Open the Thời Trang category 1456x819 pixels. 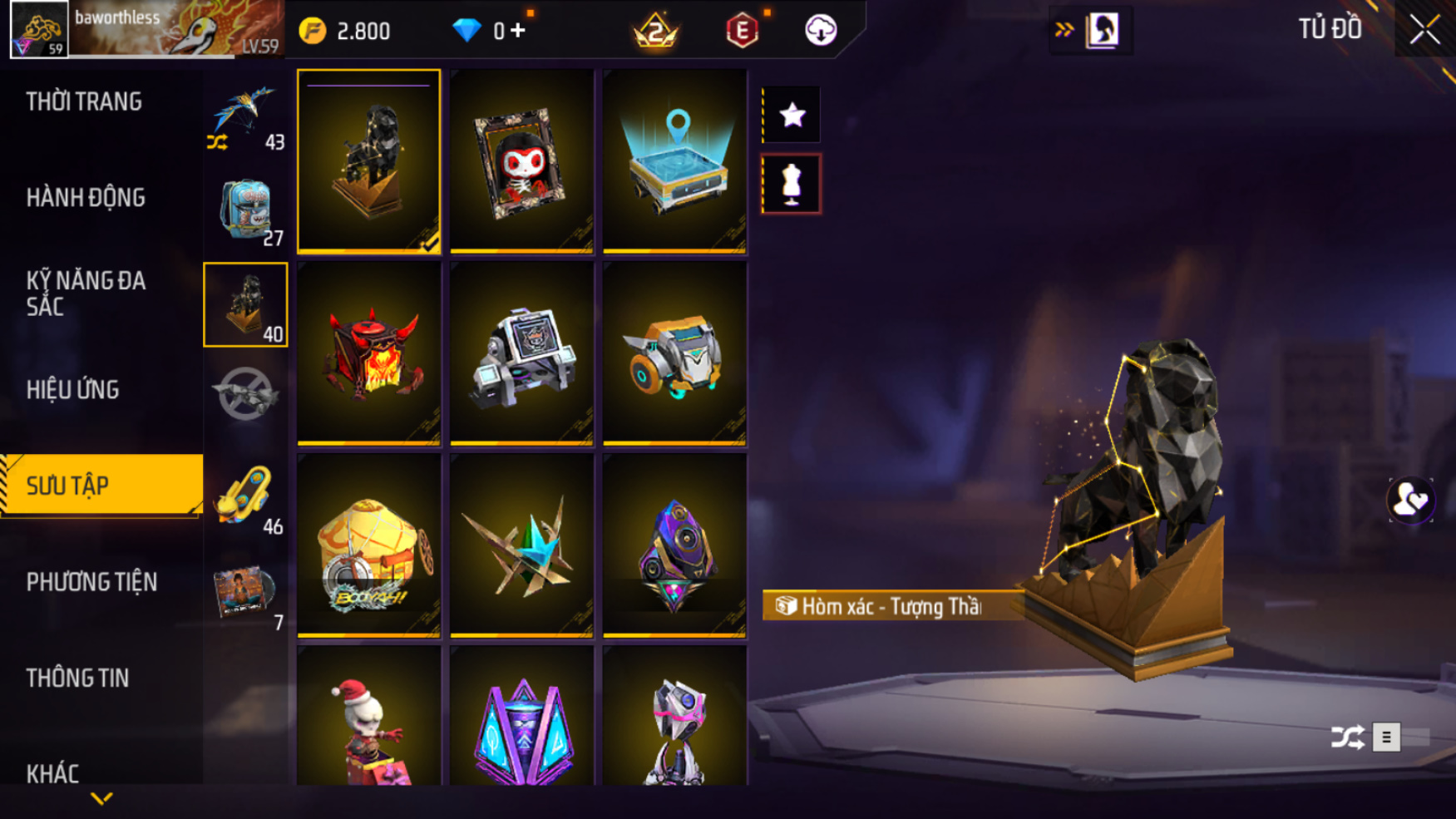[x=84, y=102]
